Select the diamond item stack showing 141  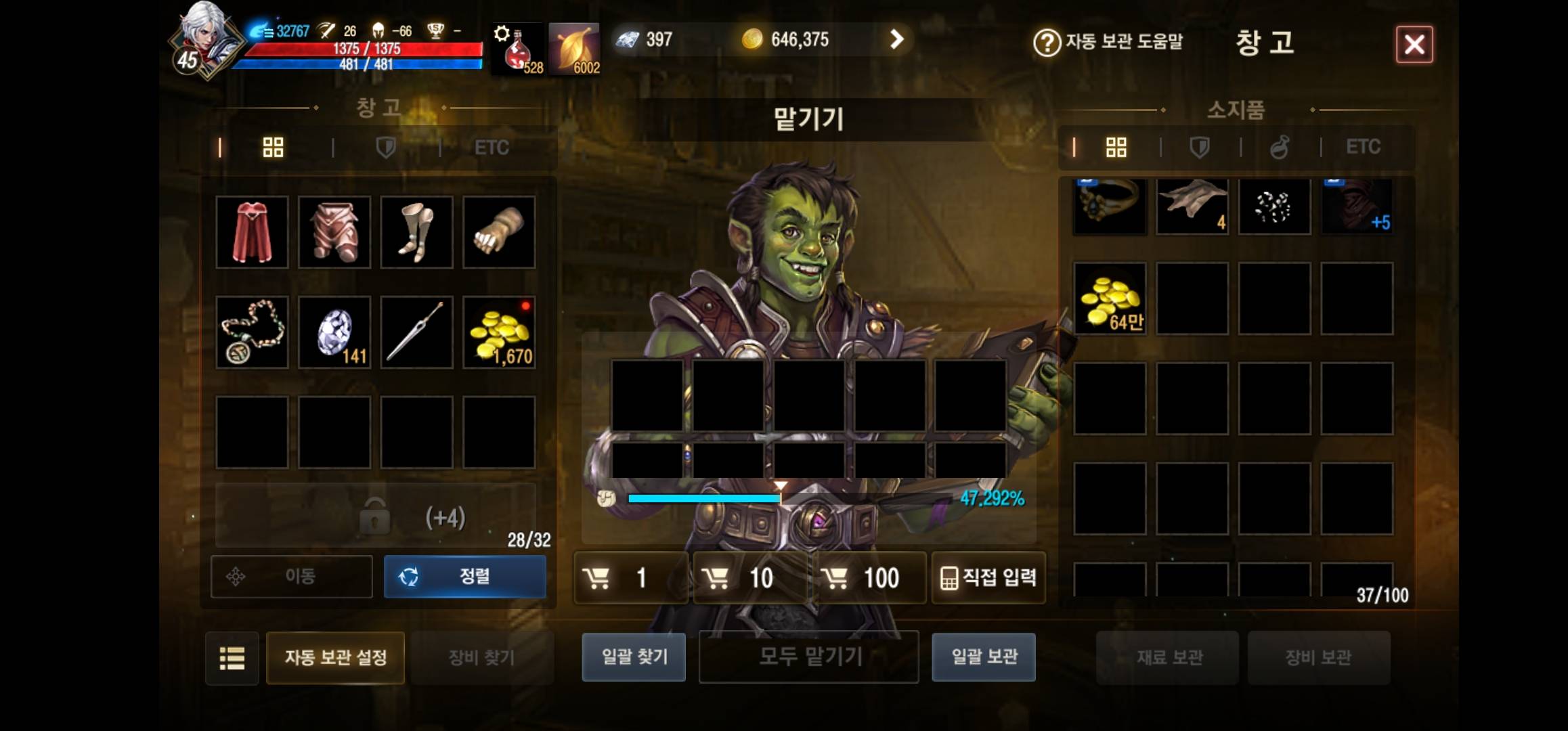[x=334, y=332]
